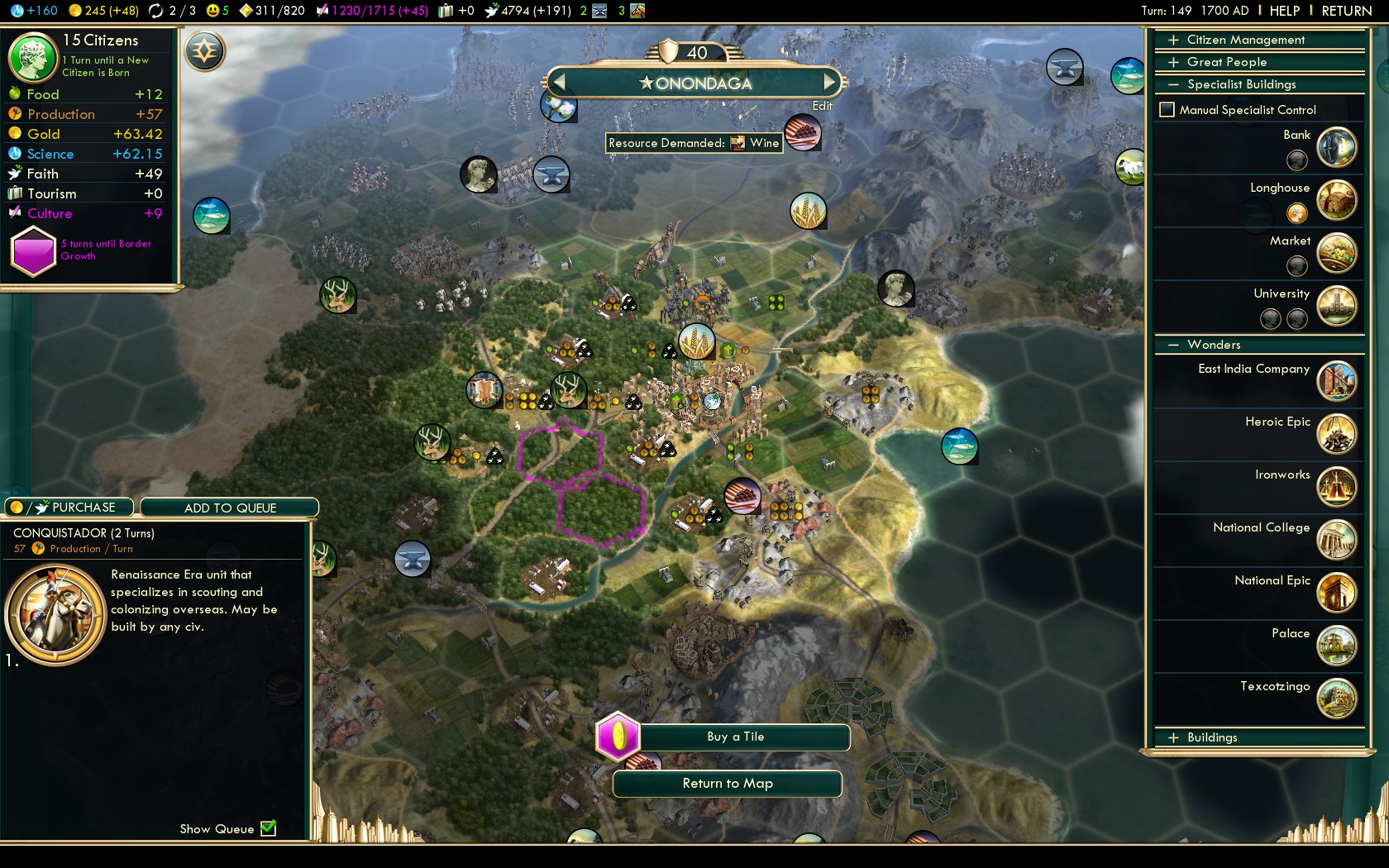Go to the previous city arrow
Screen dimensions: 1389x868
point(559,83)
